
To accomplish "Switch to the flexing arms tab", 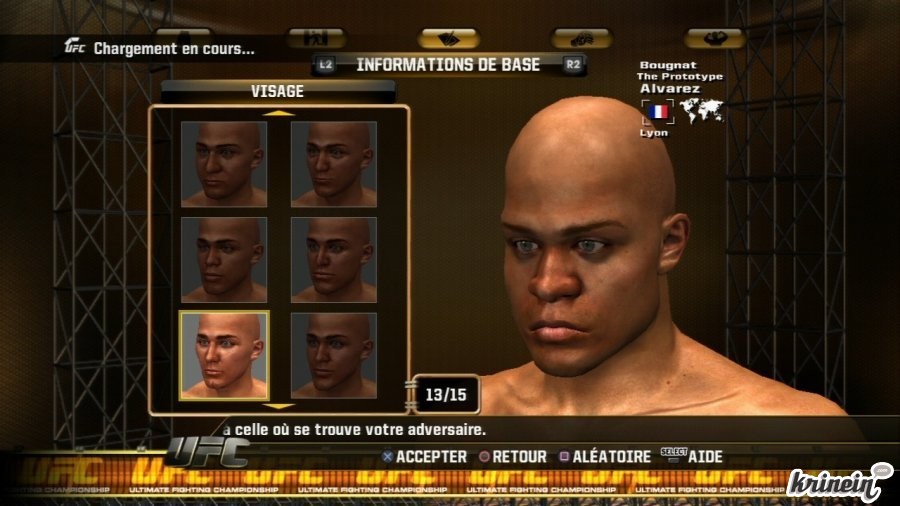I will (x=714, y=38).
